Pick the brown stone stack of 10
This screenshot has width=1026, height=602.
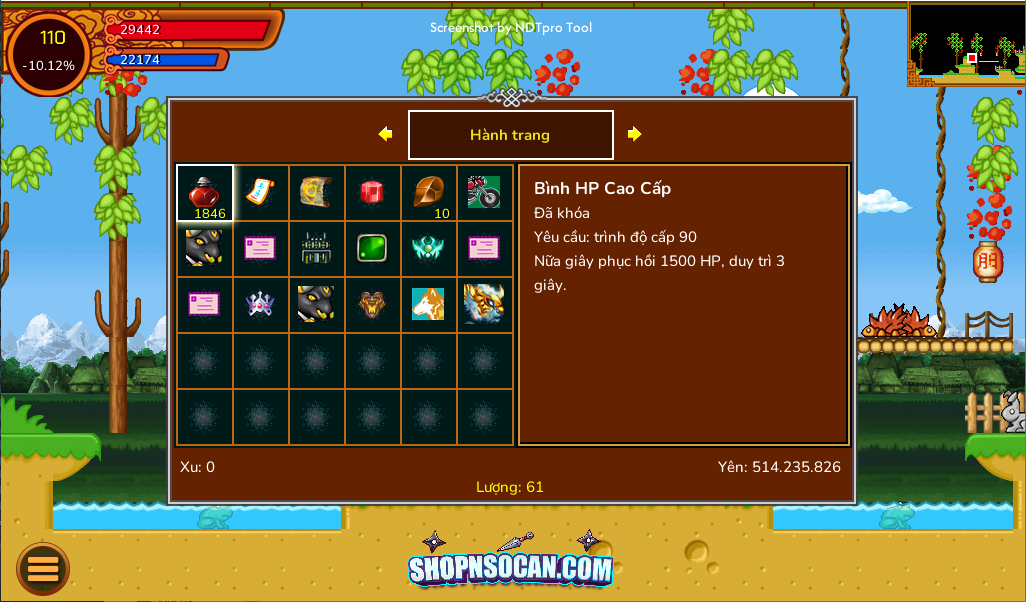tap(428, 192)
